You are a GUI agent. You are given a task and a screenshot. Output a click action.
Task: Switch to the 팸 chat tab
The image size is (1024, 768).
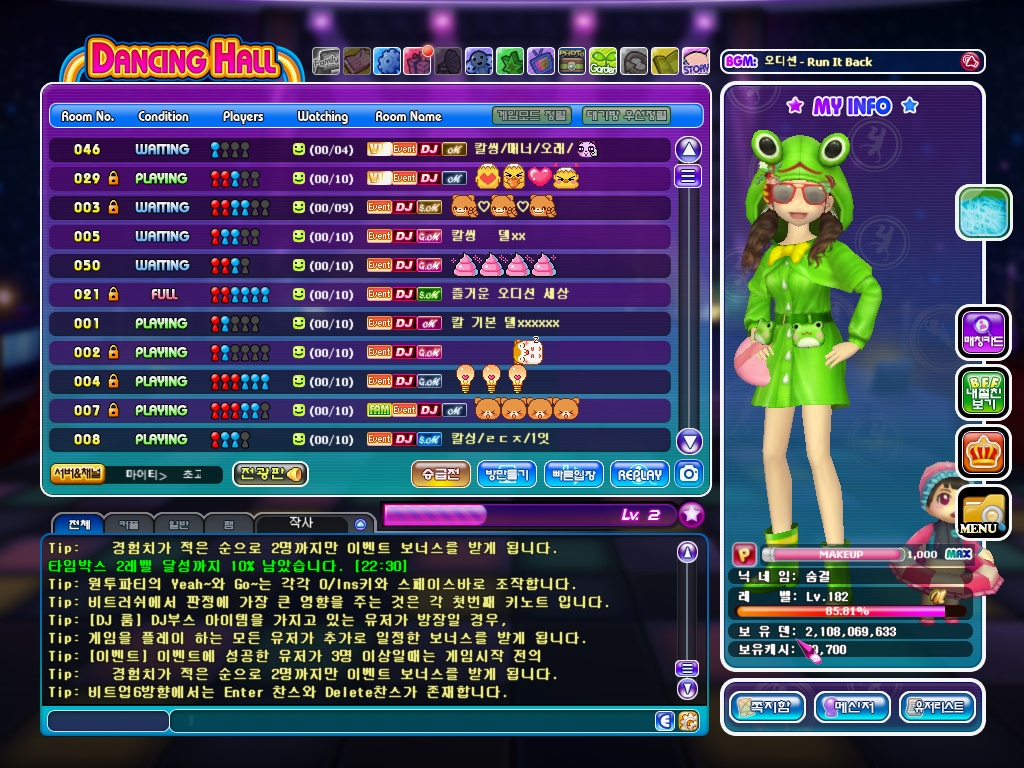pos(228,524)
